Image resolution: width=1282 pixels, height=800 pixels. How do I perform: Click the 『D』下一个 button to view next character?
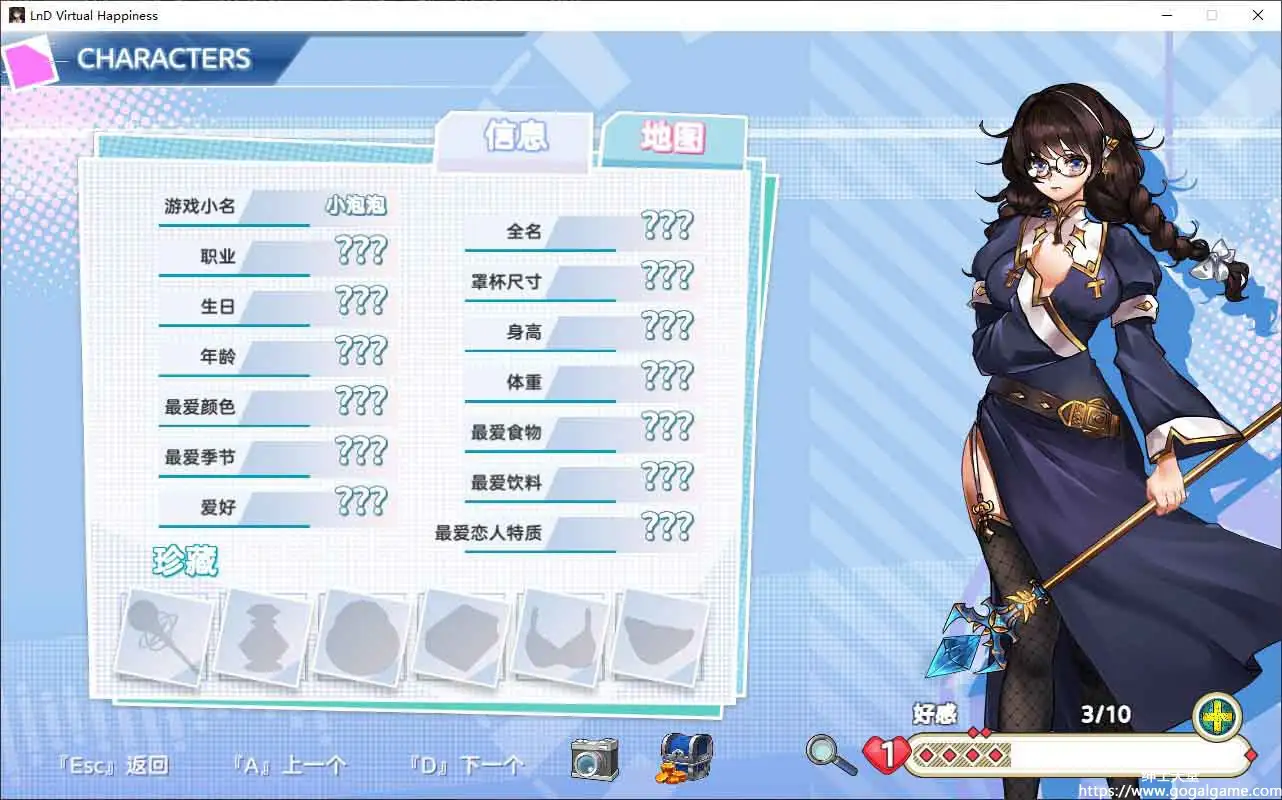[465, 765]
